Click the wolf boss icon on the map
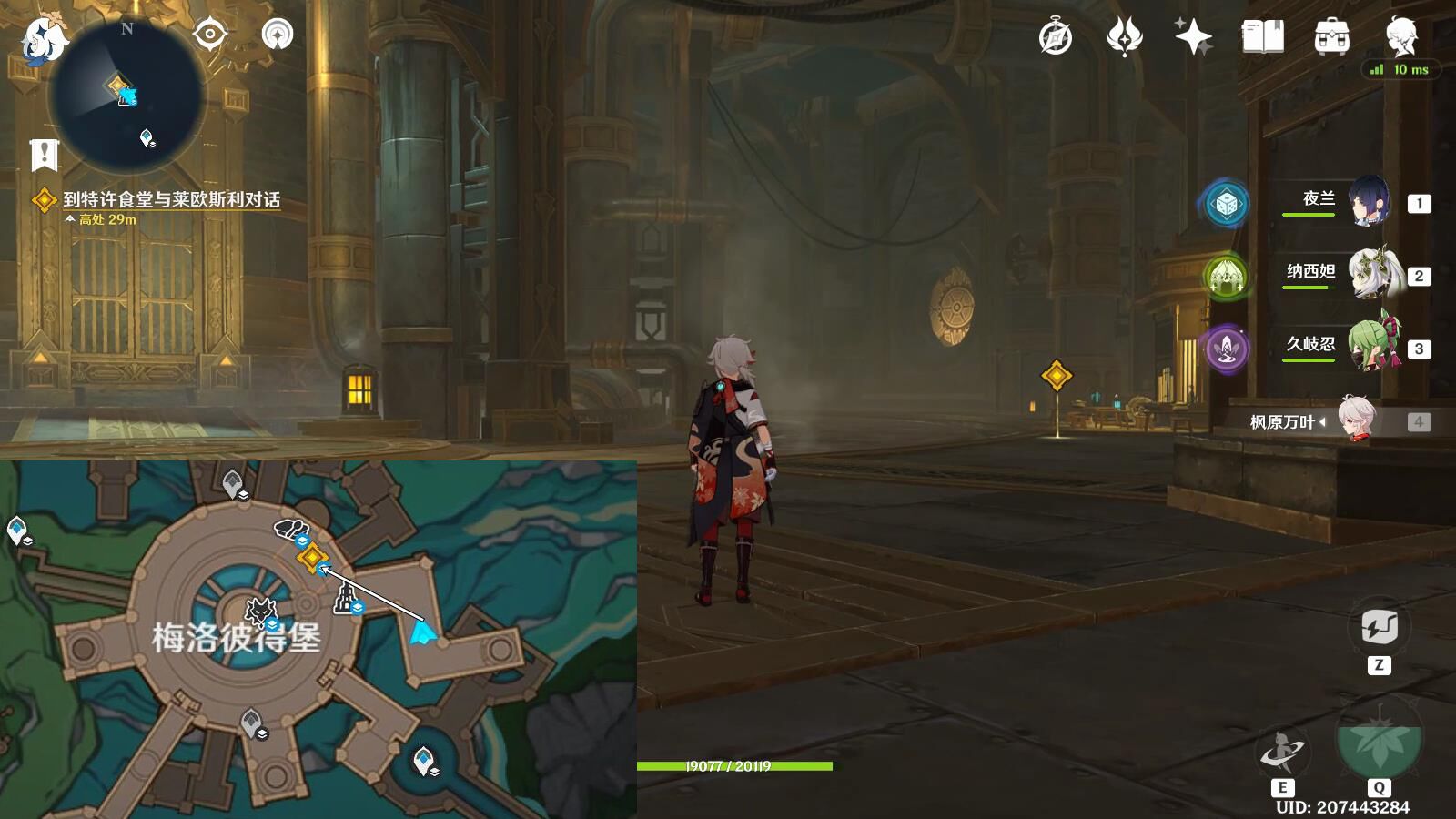Image resolution: width=1456 pixels, height=819 pixels. coord(261,612)
